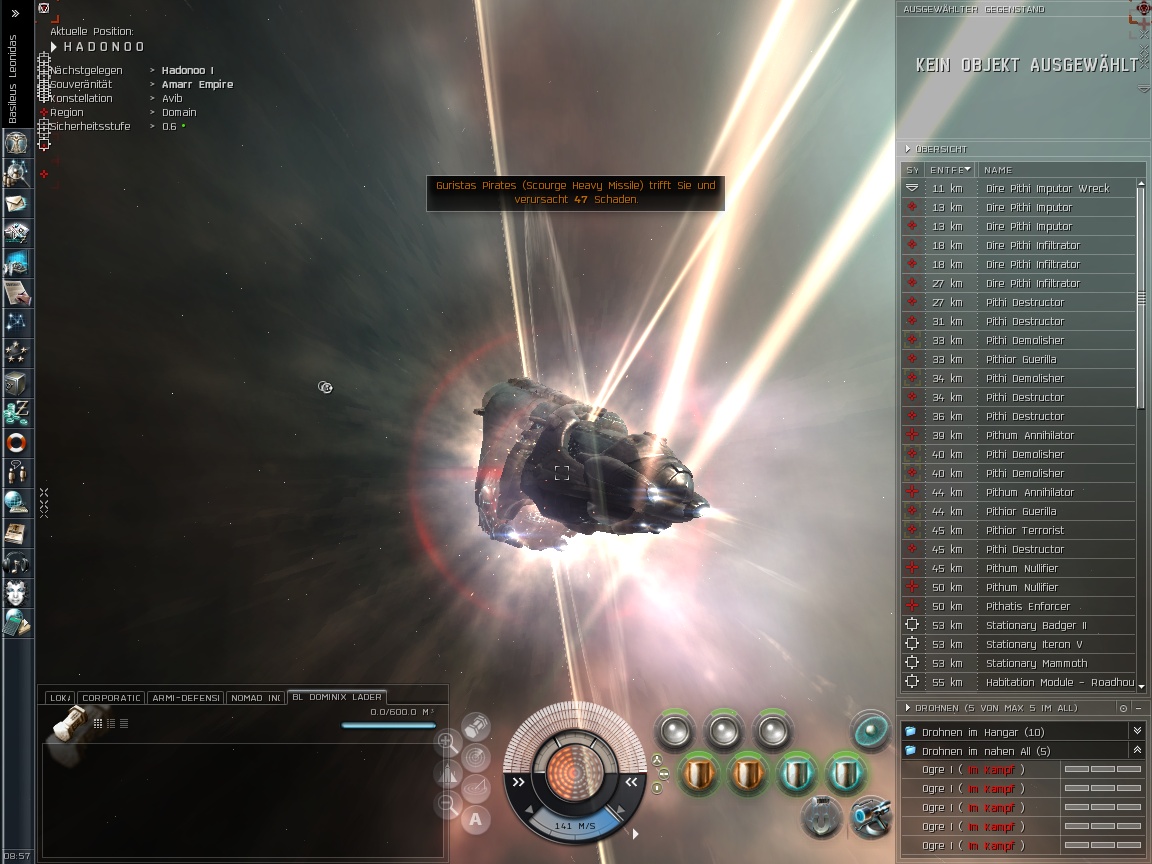Open the Nomad Inc channel tab
Image resolution: width=1152 pixels, height=864 pixels.
[x=254, y=697]
